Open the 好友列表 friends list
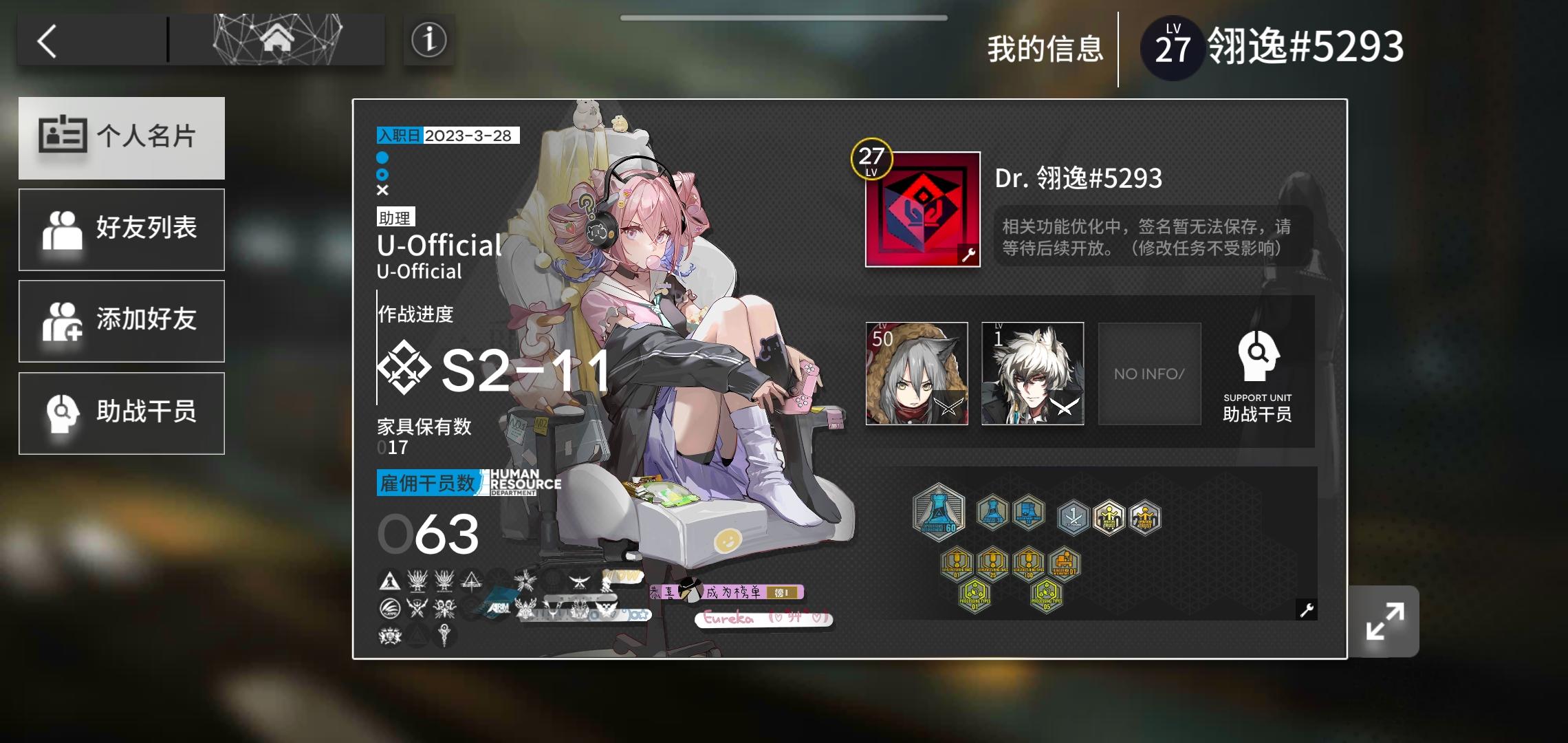This screenshot has width=1568, height=743. coord(122,229)
